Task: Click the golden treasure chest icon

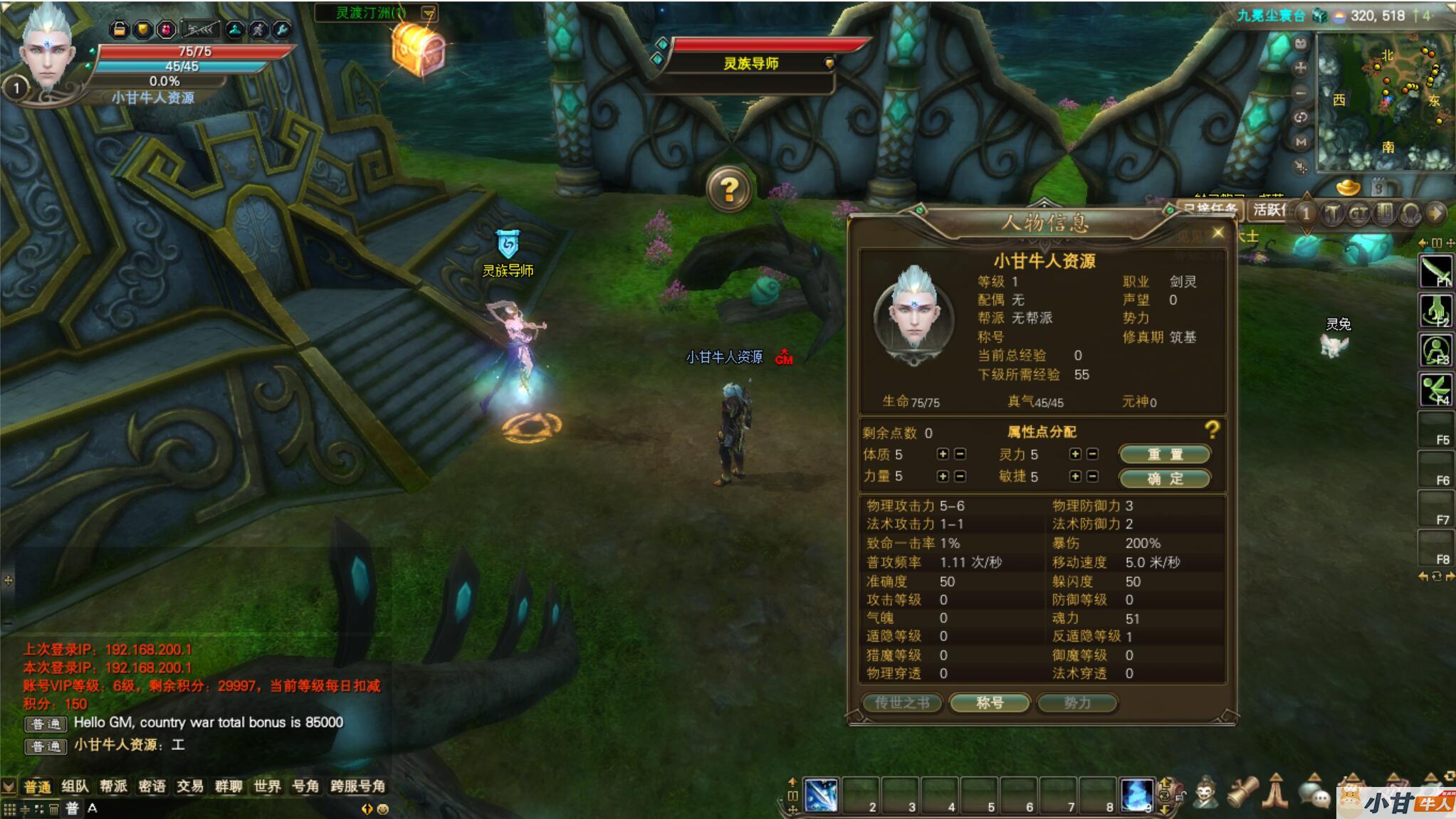Action: point(419,48)
